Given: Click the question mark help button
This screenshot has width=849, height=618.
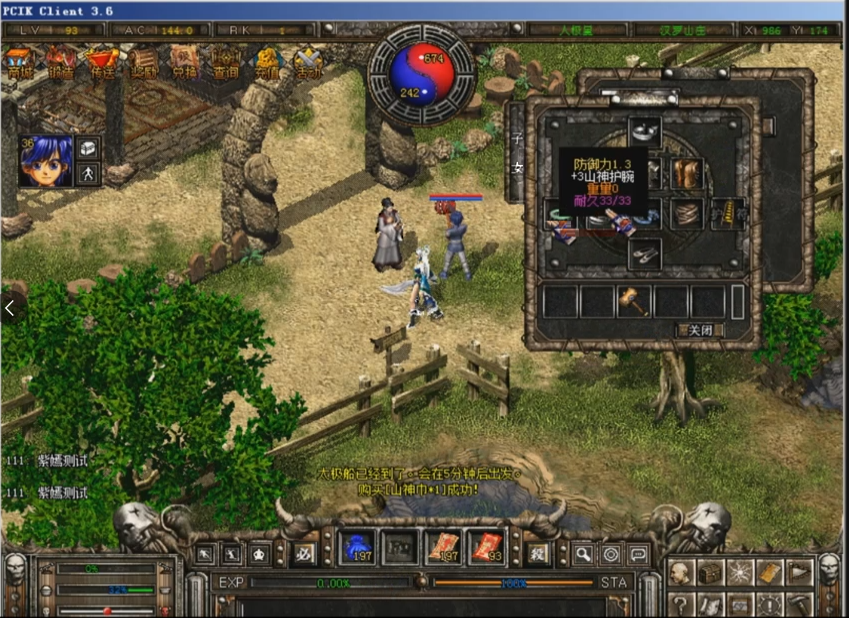Looking at the screenshot, I should click(x=680, y=603).
